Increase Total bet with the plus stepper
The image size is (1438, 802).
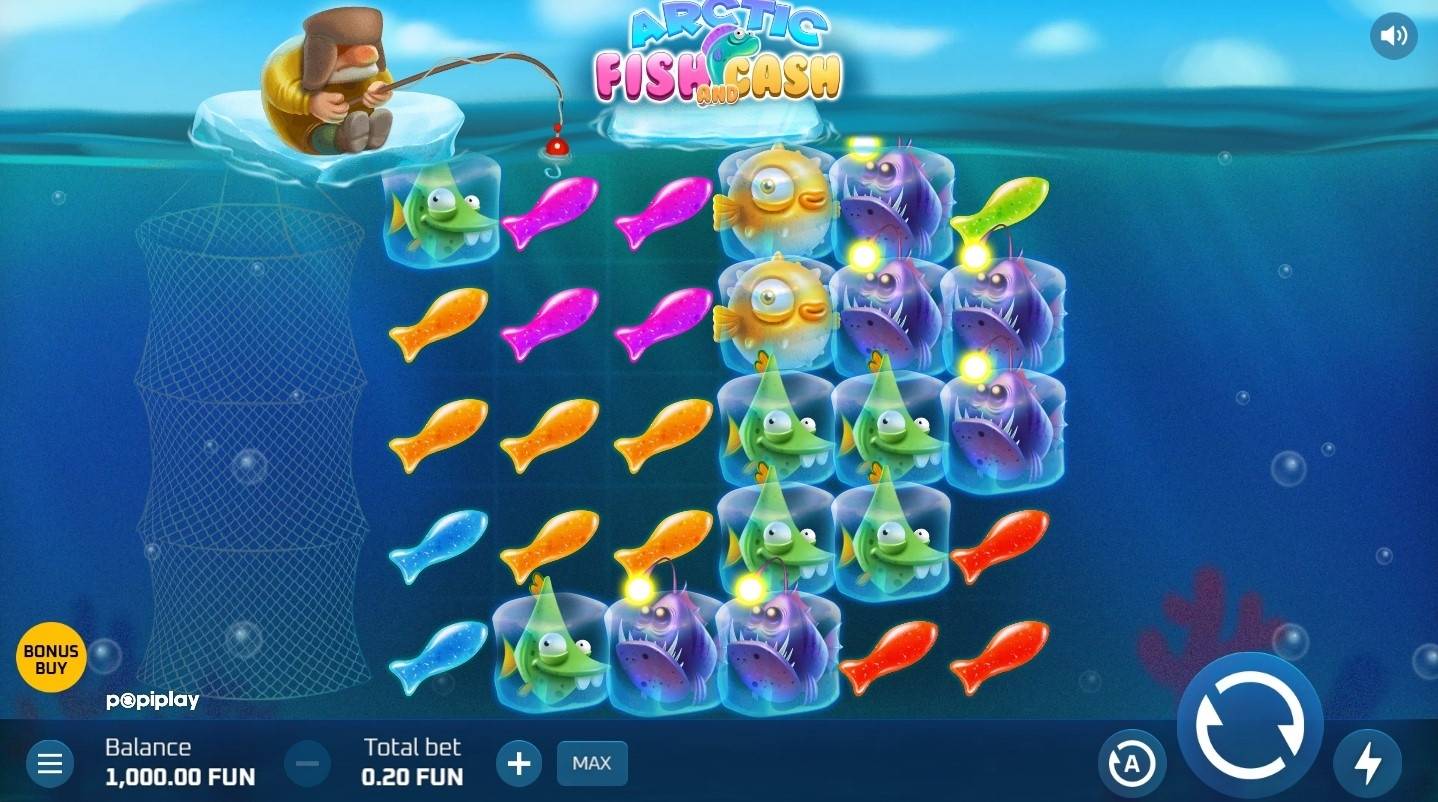tap(519, 763)
